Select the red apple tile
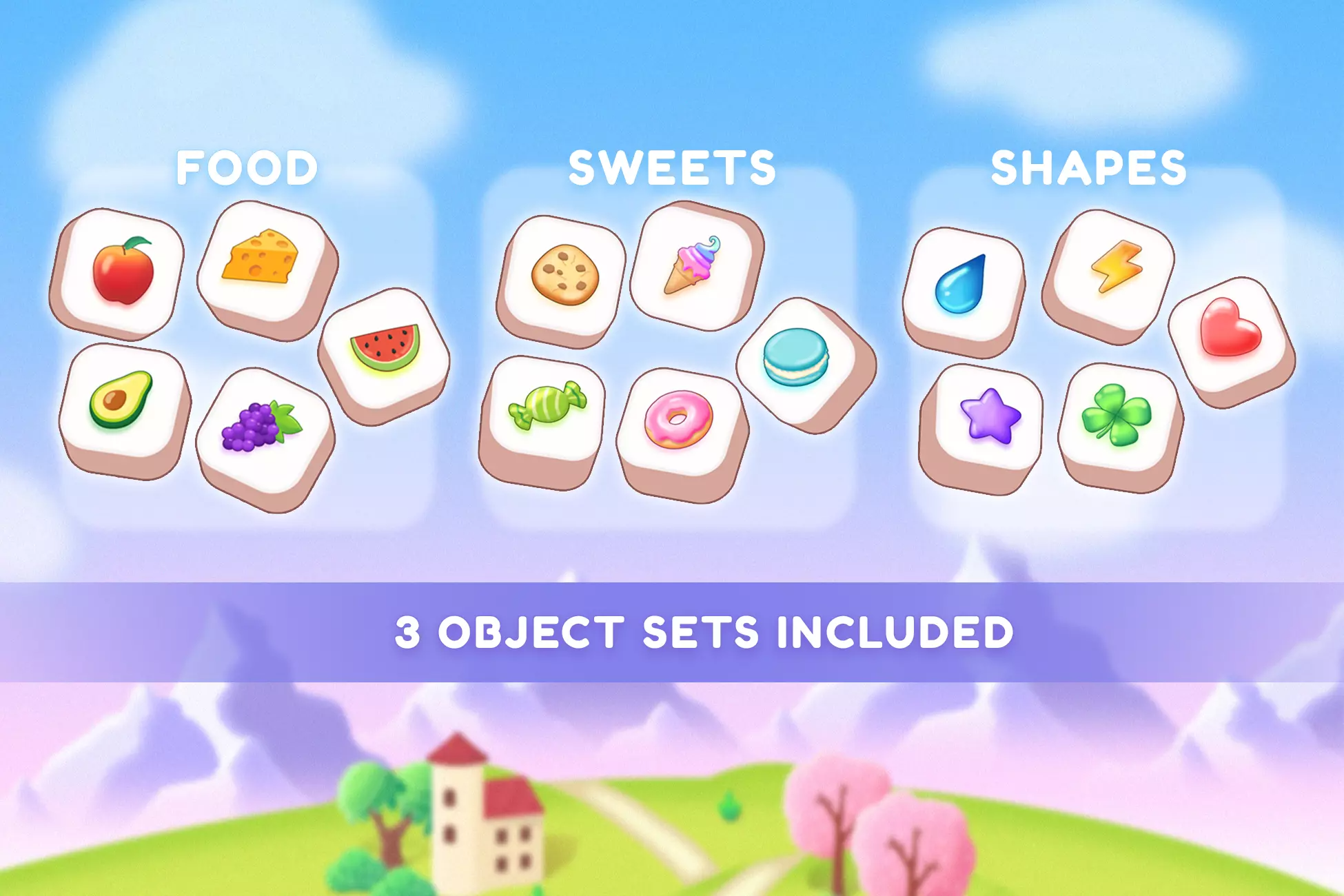This screenshot has width=1344, height=896. pyautogui.click(x=122, y=270)
